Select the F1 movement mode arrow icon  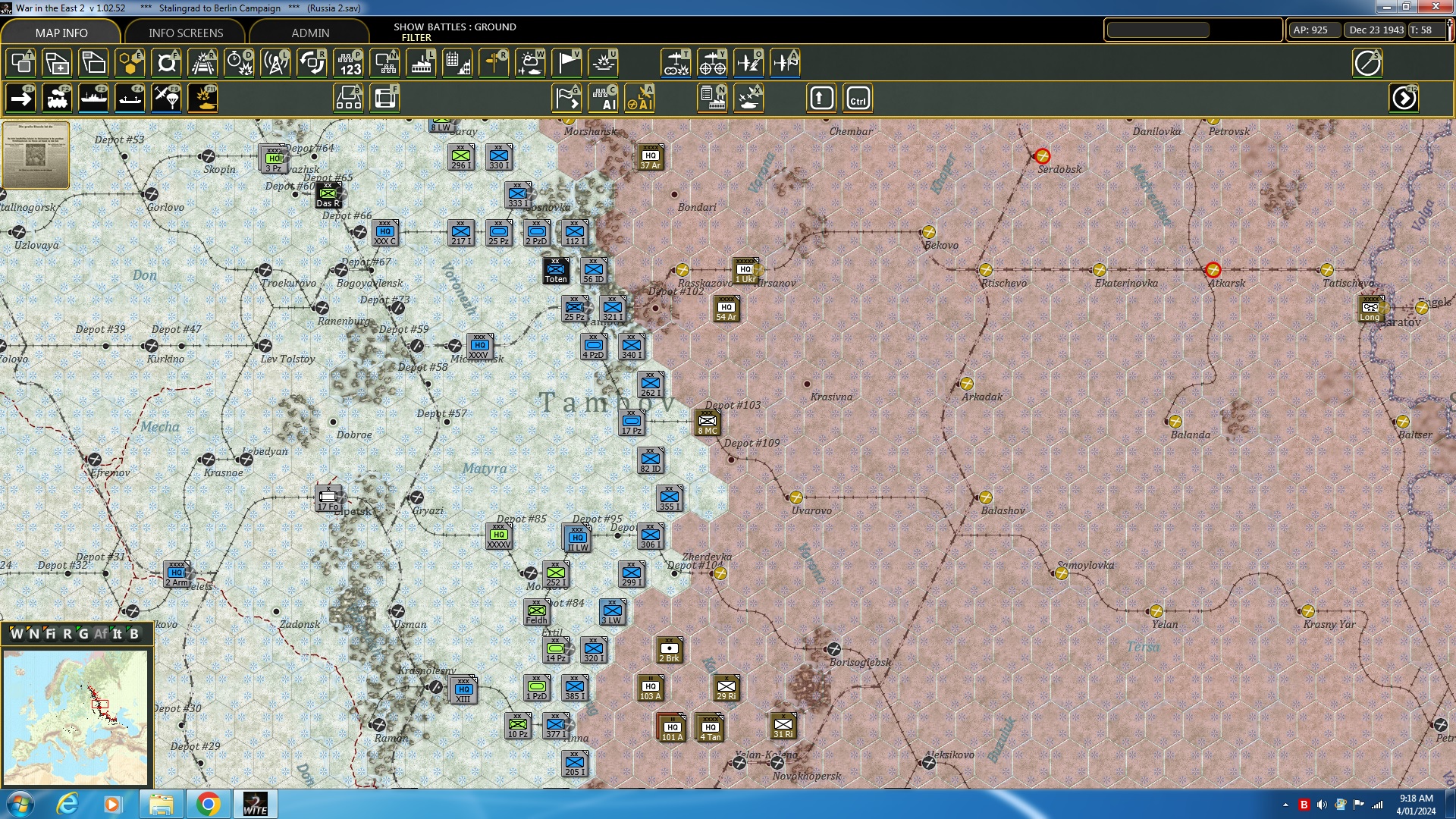(21, 98)
